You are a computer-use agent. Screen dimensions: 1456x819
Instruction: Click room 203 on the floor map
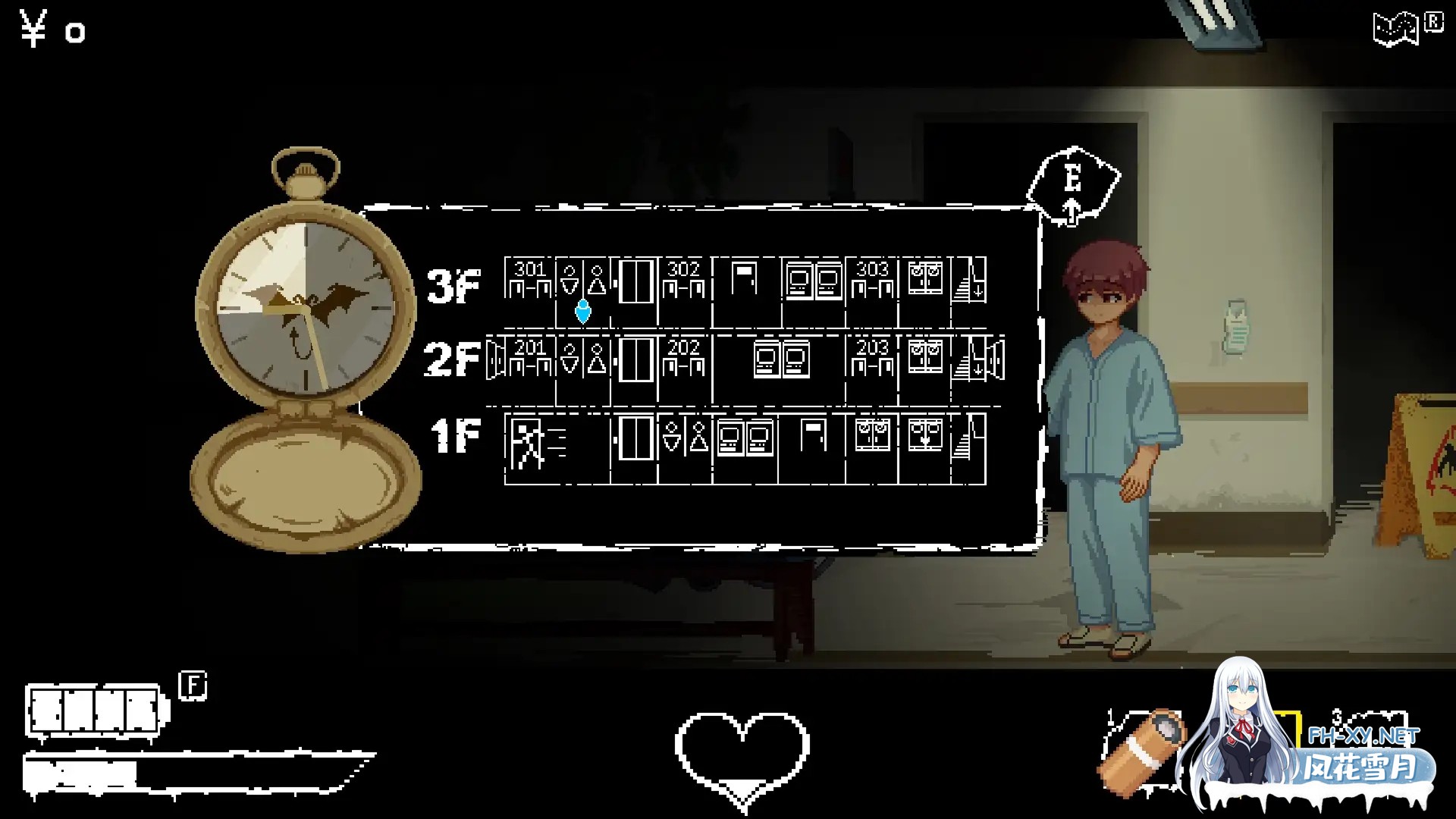[x=872, y=355]
